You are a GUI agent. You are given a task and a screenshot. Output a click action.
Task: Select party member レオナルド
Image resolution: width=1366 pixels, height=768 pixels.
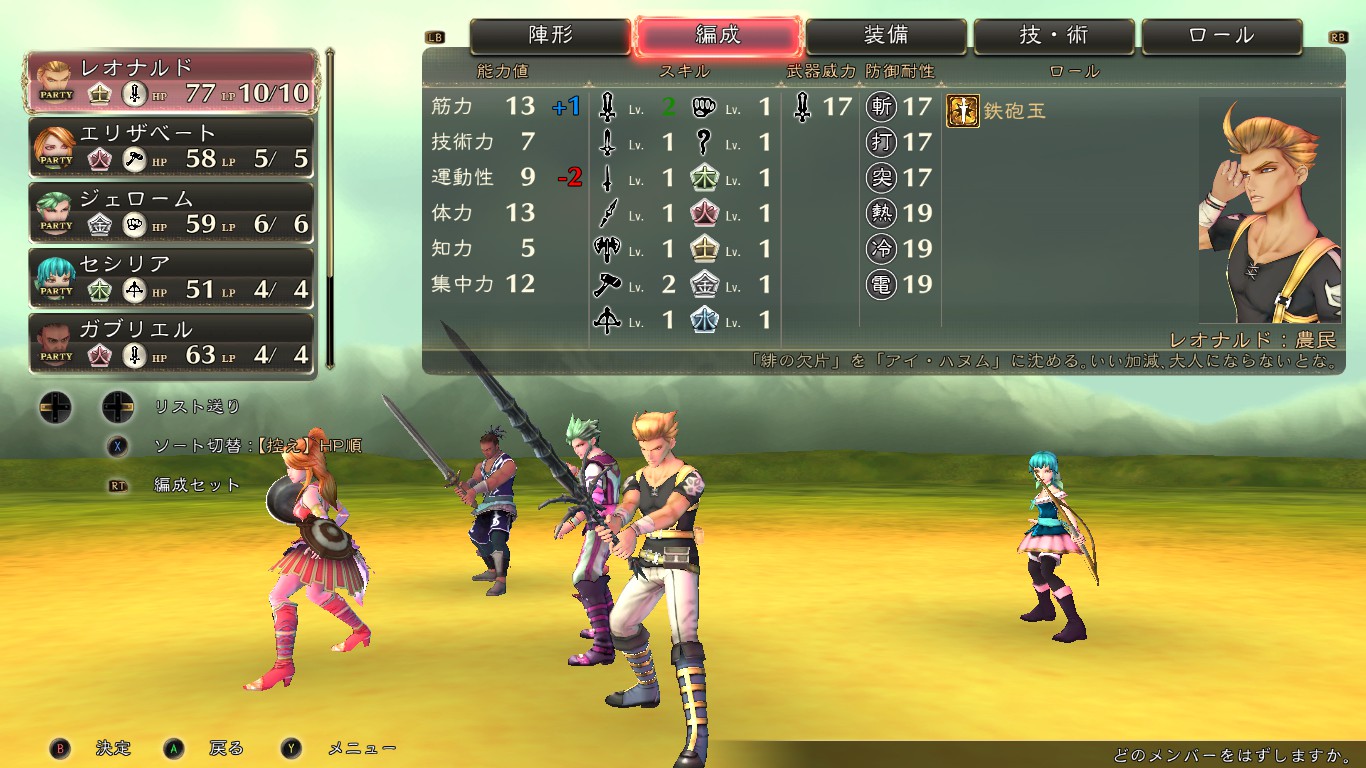[x=174, y=82]
